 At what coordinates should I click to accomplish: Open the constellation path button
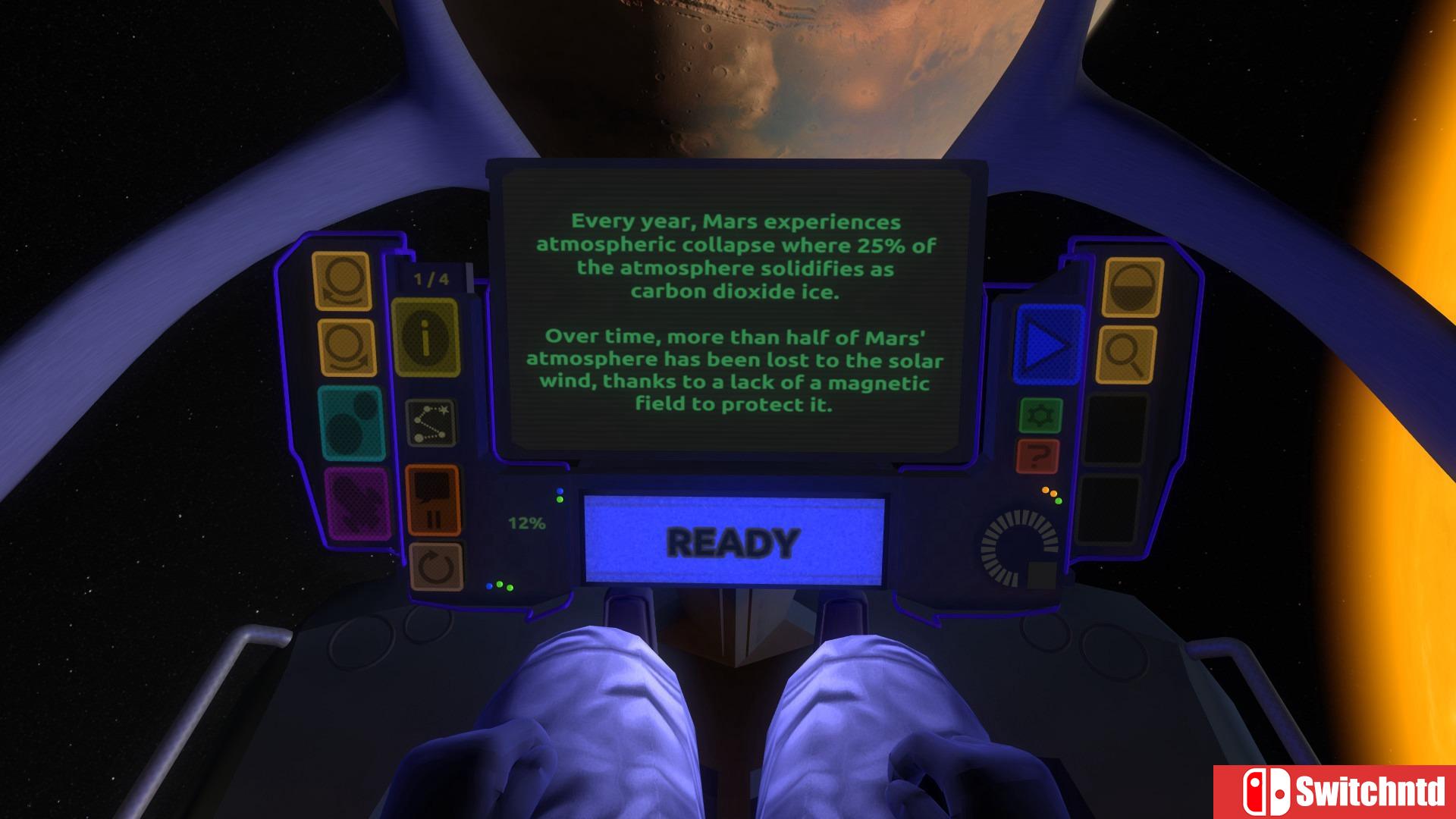click(431, 422)
